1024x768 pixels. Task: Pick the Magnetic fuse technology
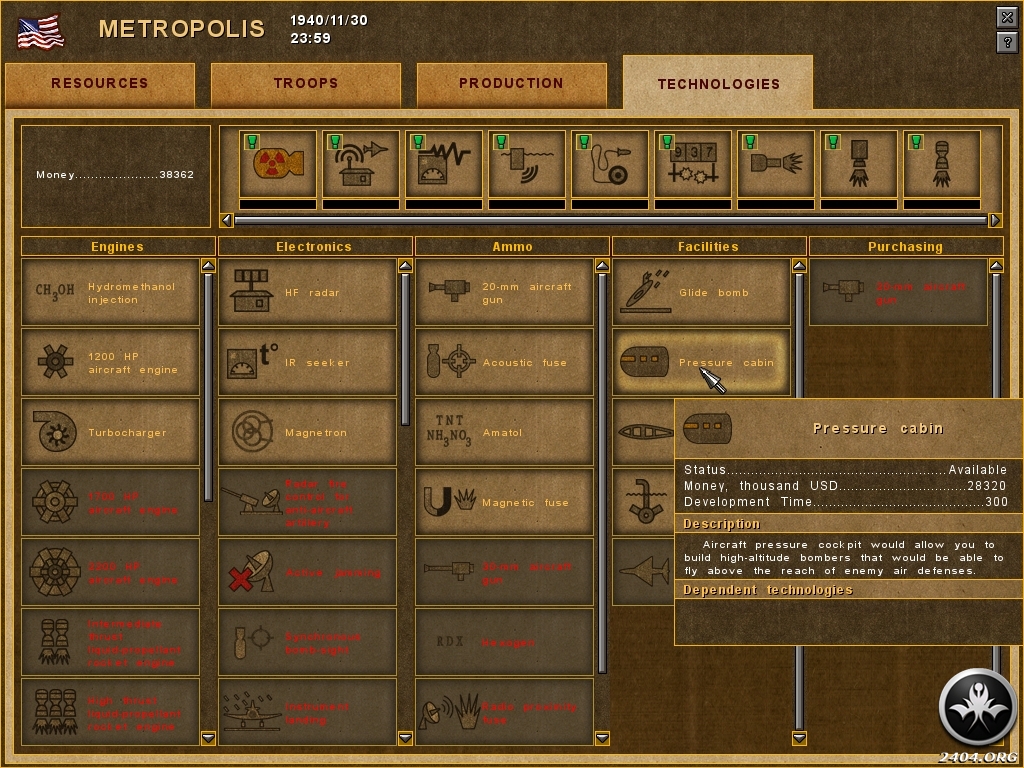pos(505,503)
